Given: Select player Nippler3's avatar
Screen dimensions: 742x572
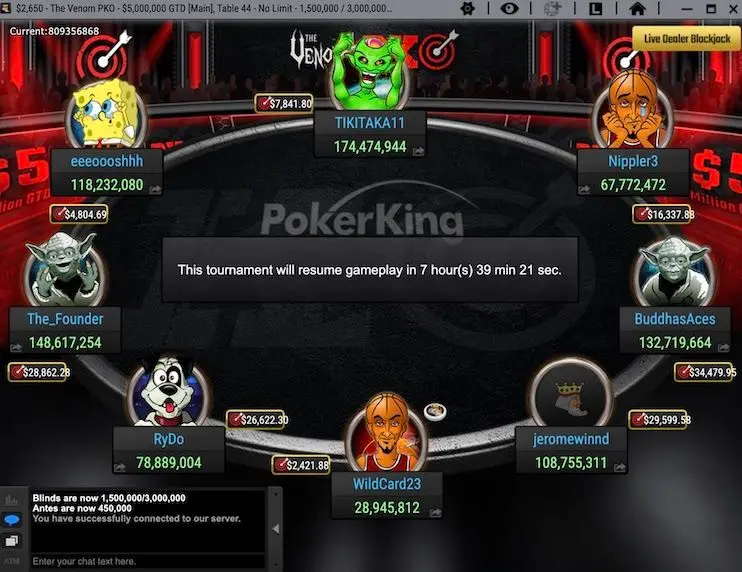Looking at the screenshot, I should (x=631, y=112).
